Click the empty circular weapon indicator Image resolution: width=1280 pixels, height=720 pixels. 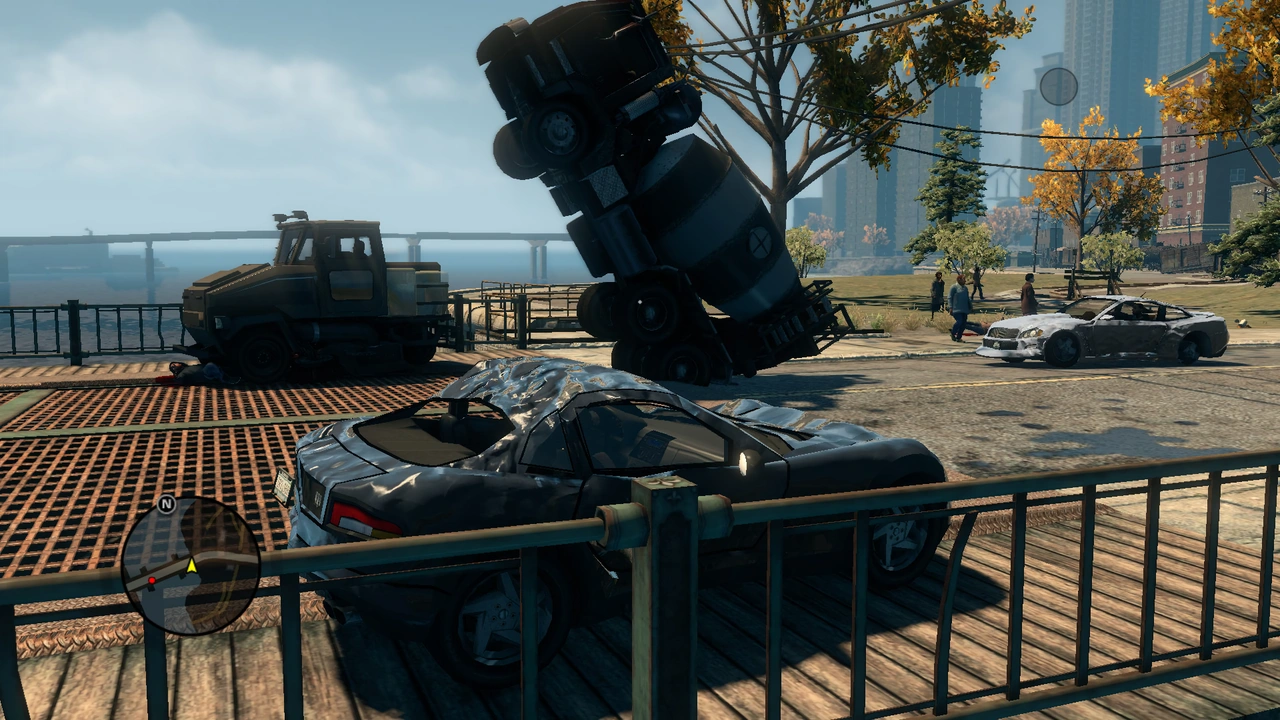[x=1058, y=86]
